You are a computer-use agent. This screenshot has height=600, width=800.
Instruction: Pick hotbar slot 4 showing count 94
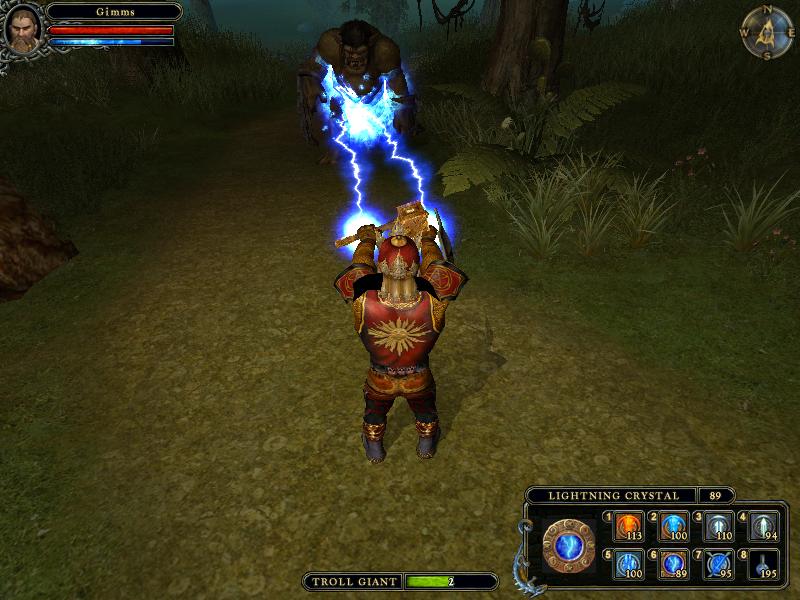[x=763, y=526]
